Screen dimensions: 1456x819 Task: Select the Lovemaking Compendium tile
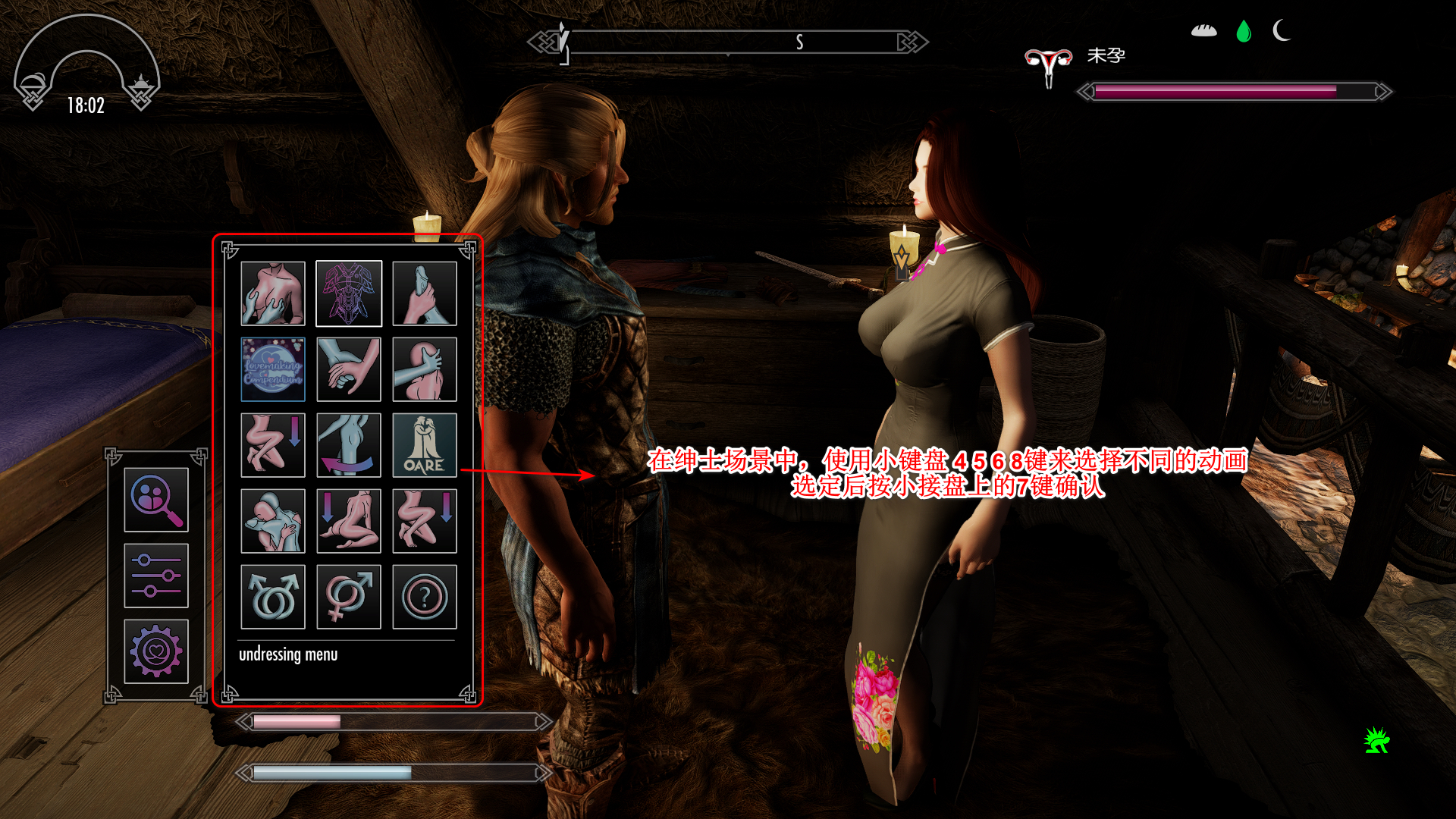click(x=273, y=369)
